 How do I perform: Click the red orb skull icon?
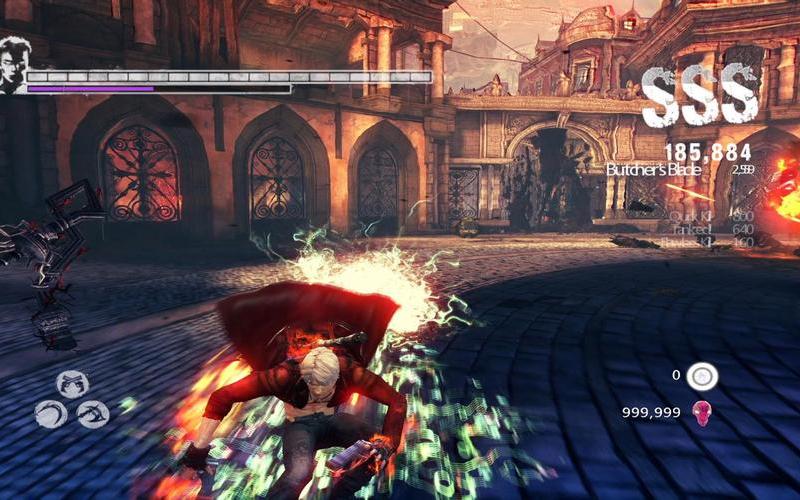coord(701,412)
